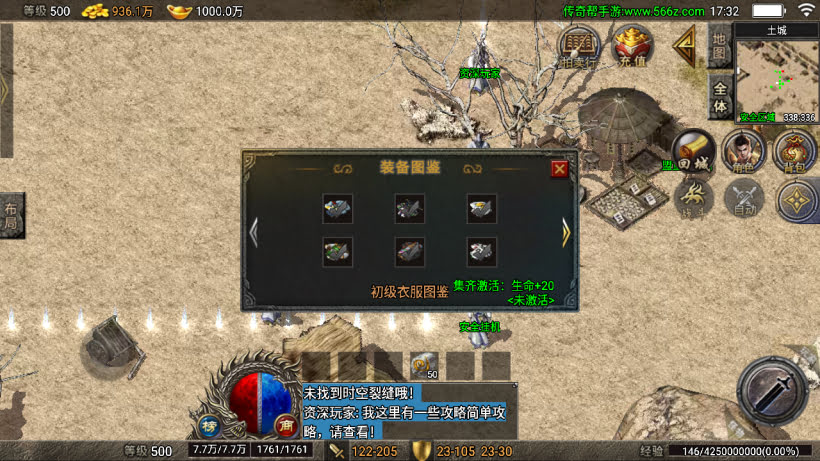Open the 角色 character sheet
820x461 pixels.
pos(742,150)
